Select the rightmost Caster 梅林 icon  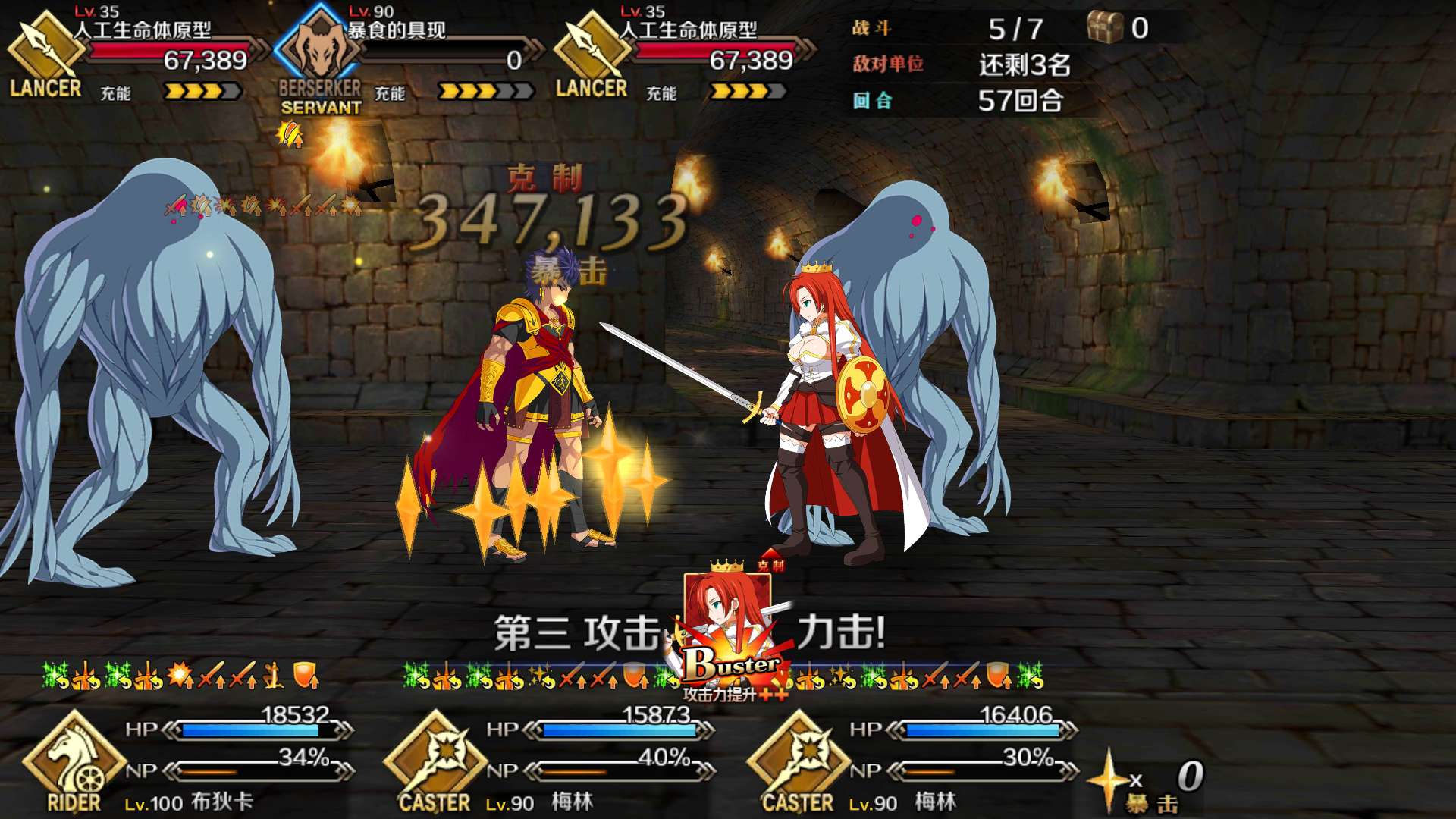point(798,758)
